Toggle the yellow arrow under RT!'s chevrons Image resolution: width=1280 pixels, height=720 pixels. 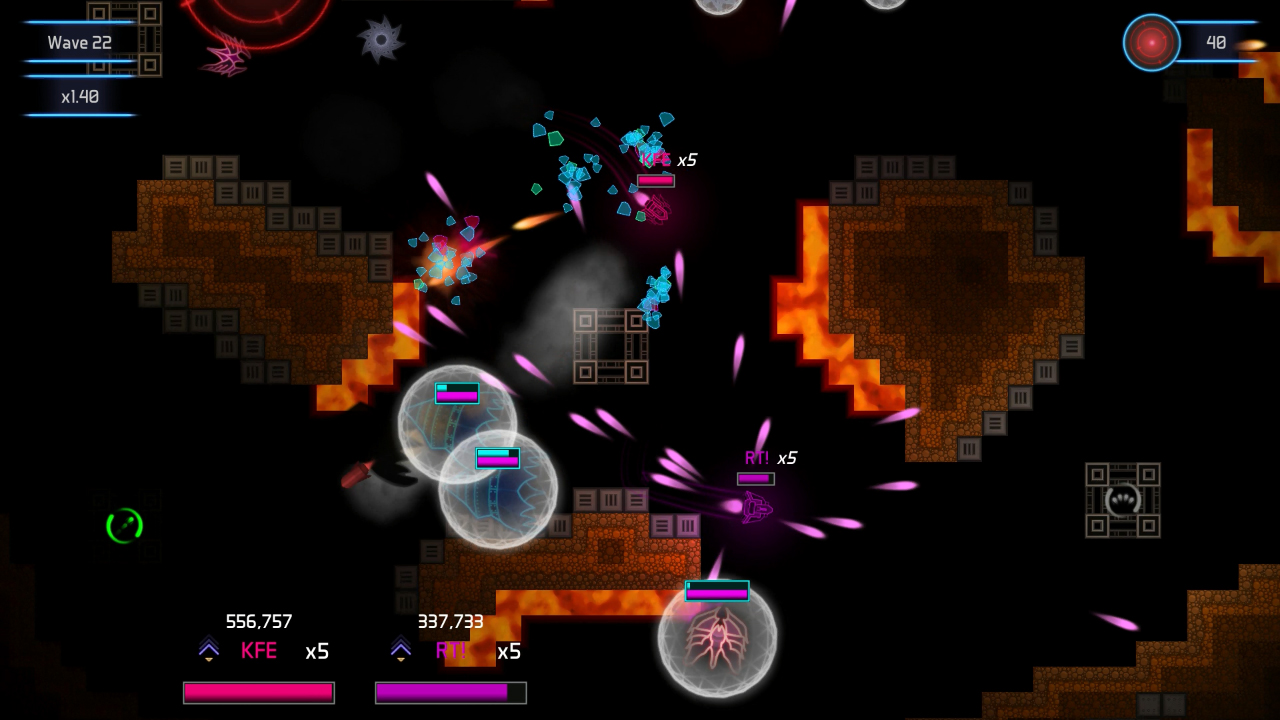[x=401, y=658]
